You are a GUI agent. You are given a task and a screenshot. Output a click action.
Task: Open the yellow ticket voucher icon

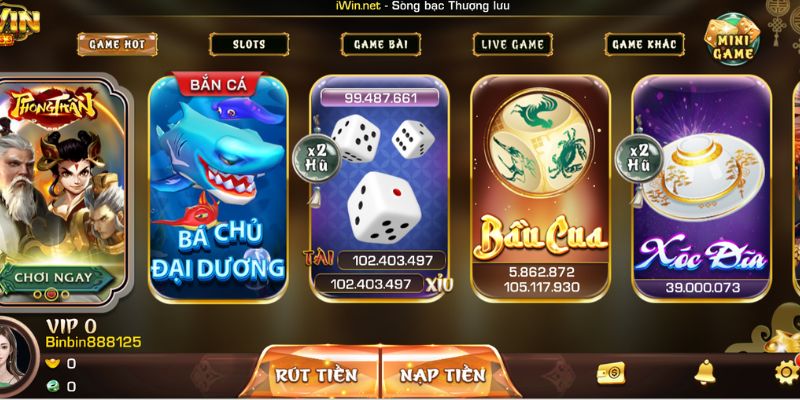[610, 373]
